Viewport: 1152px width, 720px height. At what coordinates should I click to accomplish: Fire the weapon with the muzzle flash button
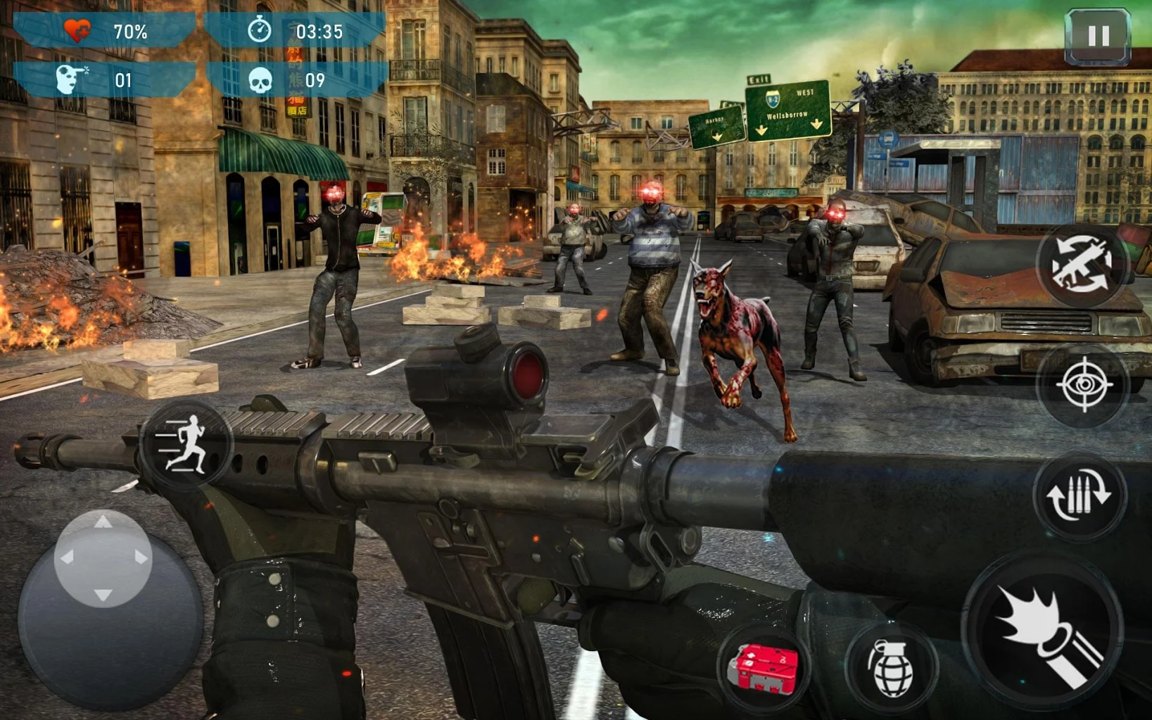pos(1042,630)
